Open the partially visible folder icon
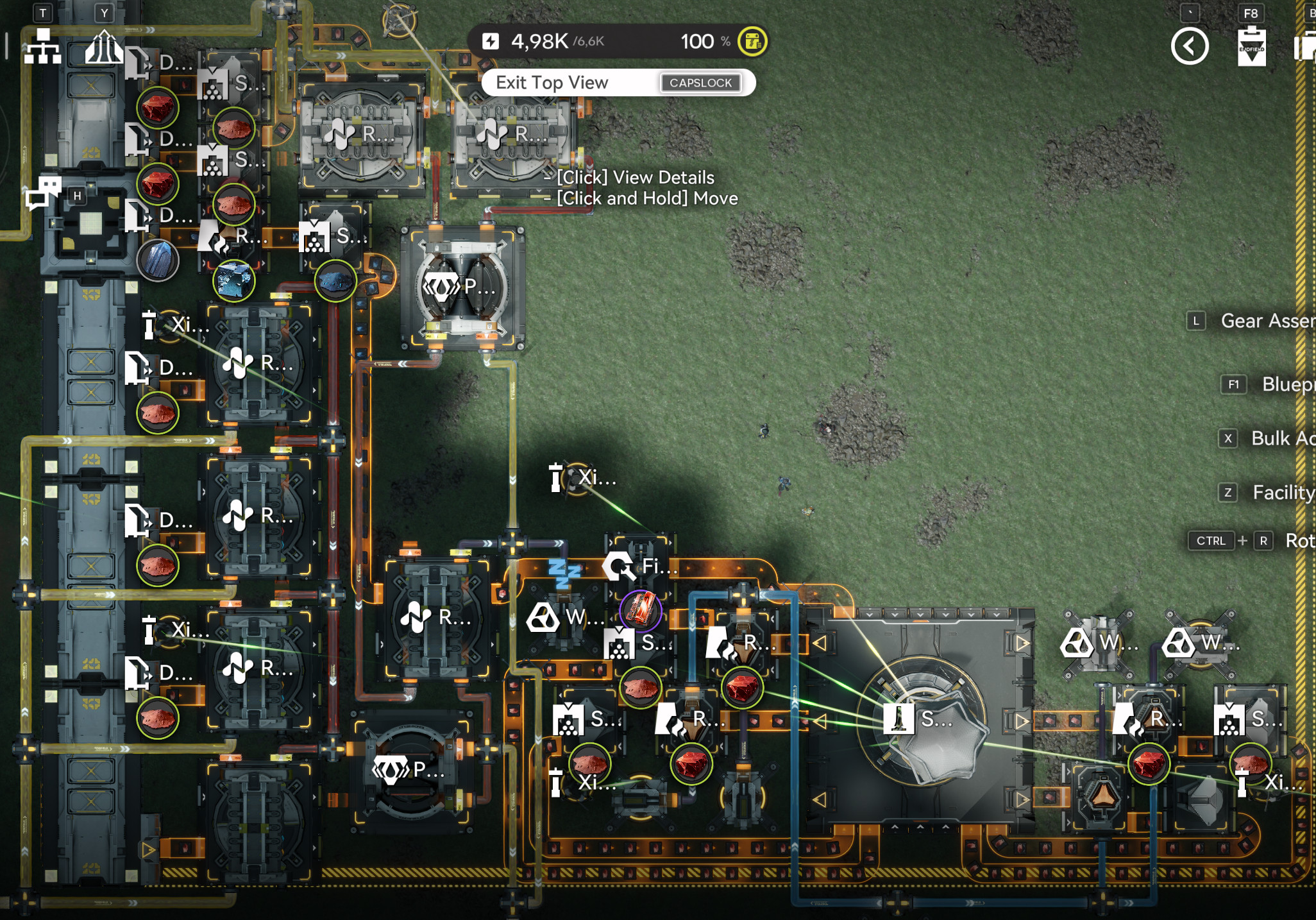Viewport: 1316px width, 920px height. [1305, 48]
